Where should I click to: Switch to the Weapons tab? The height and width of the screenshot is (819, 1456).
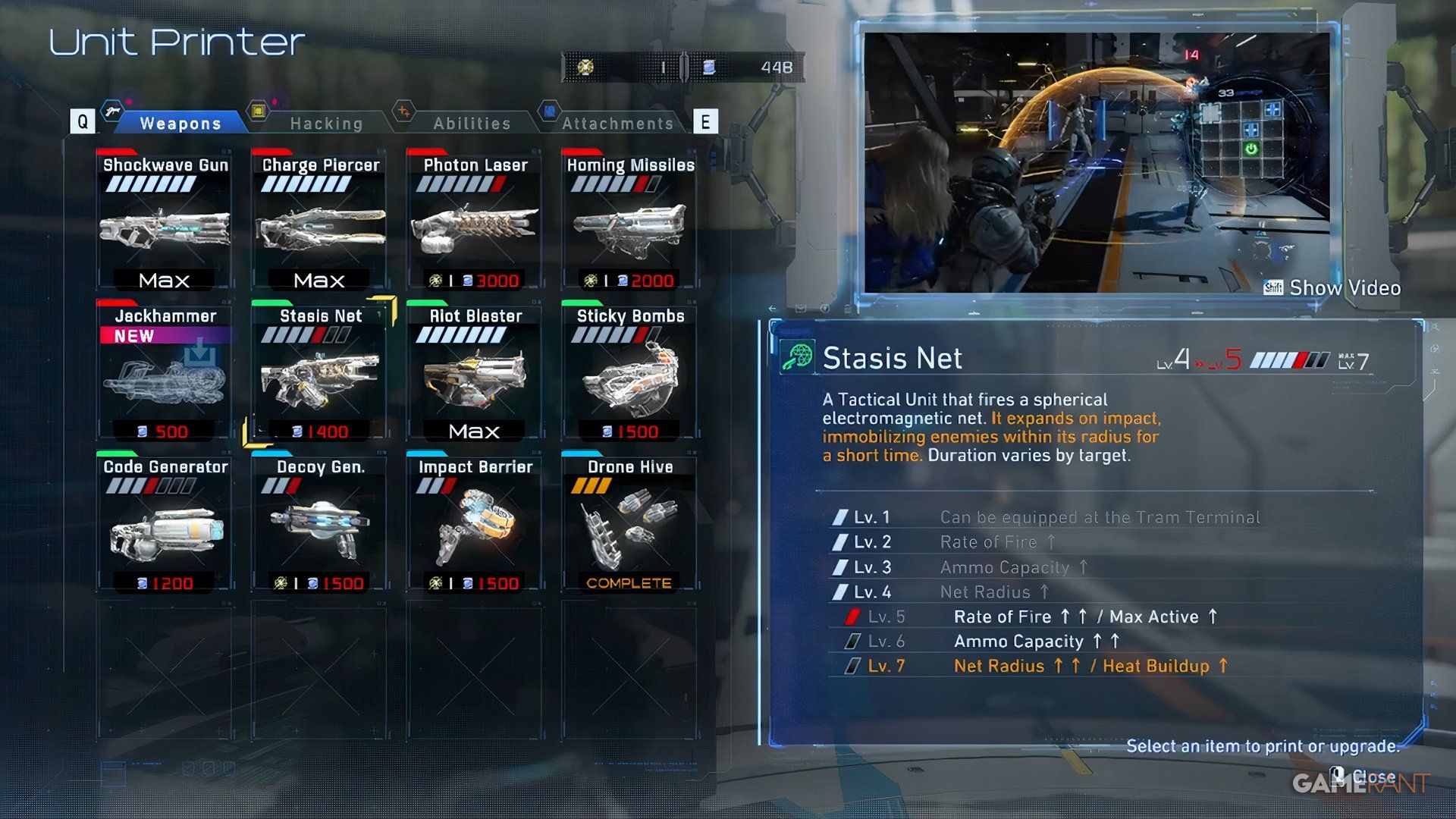point(180,123)
